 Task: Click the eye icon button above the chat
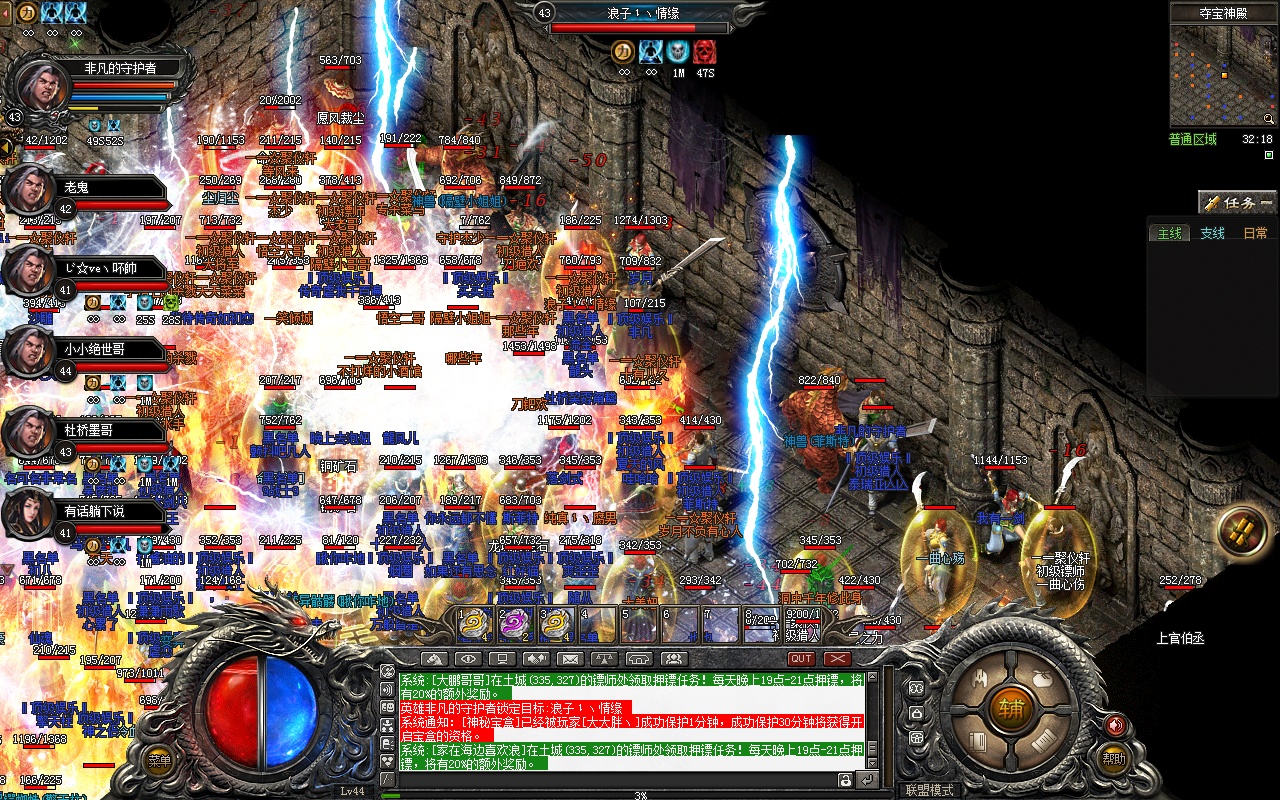[467, 659]
